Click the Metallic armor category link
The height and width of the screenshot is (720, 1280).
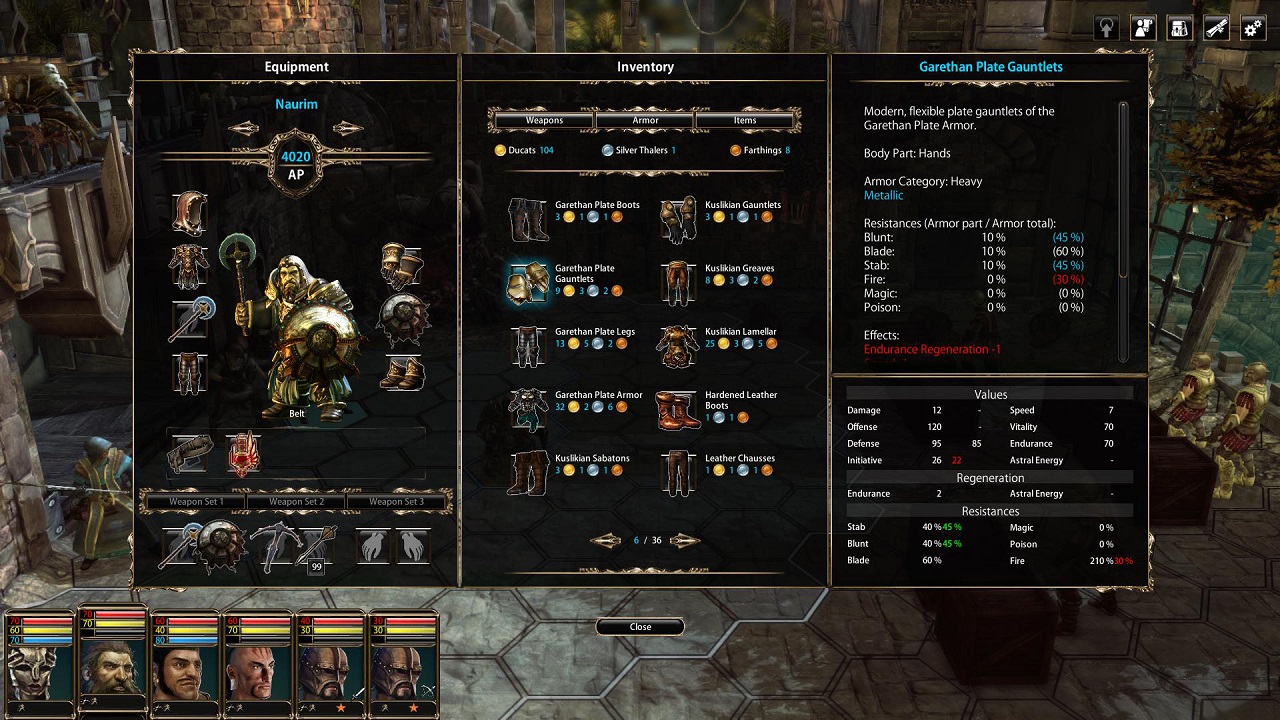(x=883, y=196)
